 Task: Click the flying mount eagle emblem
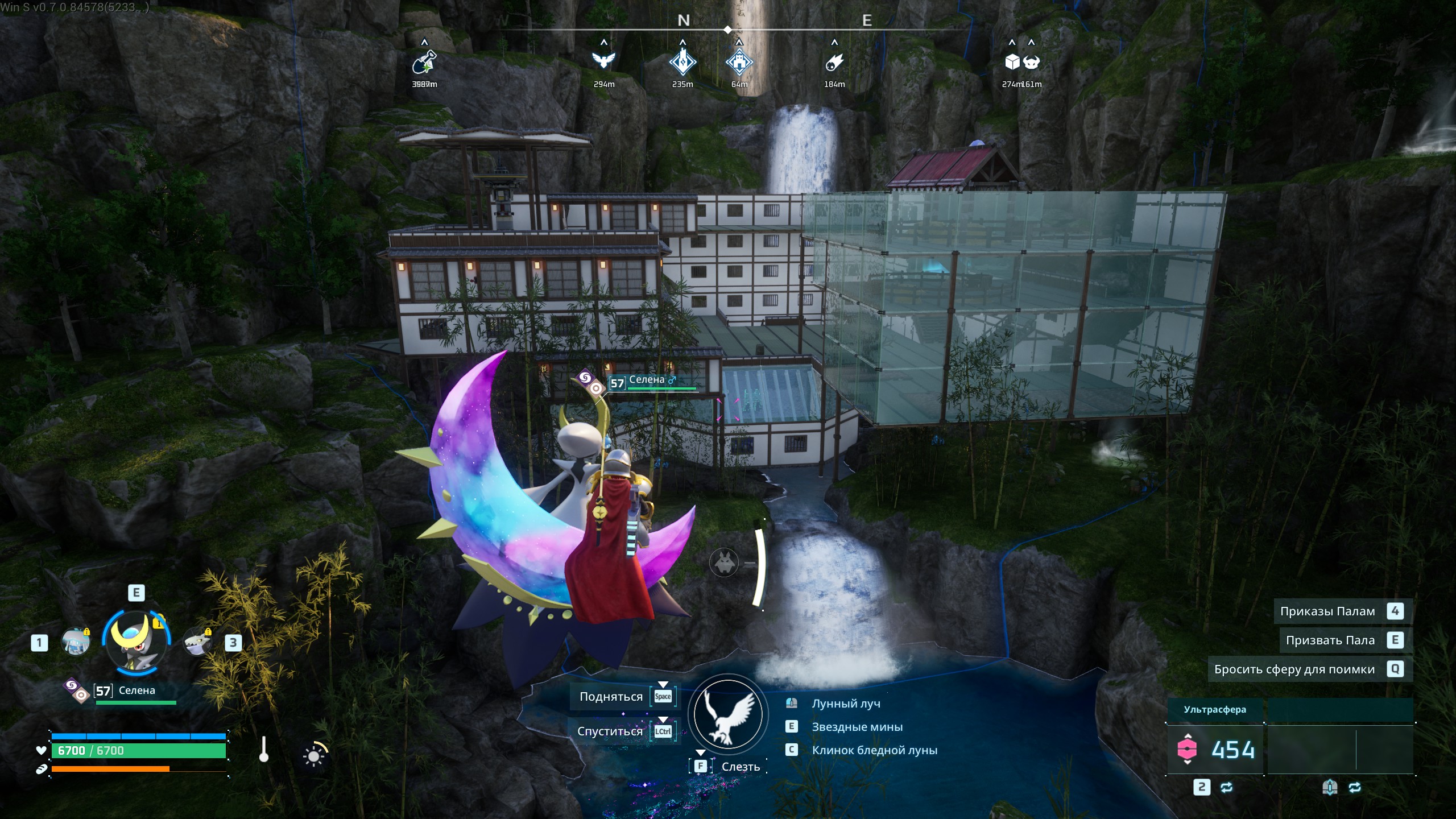coord(728,714)
